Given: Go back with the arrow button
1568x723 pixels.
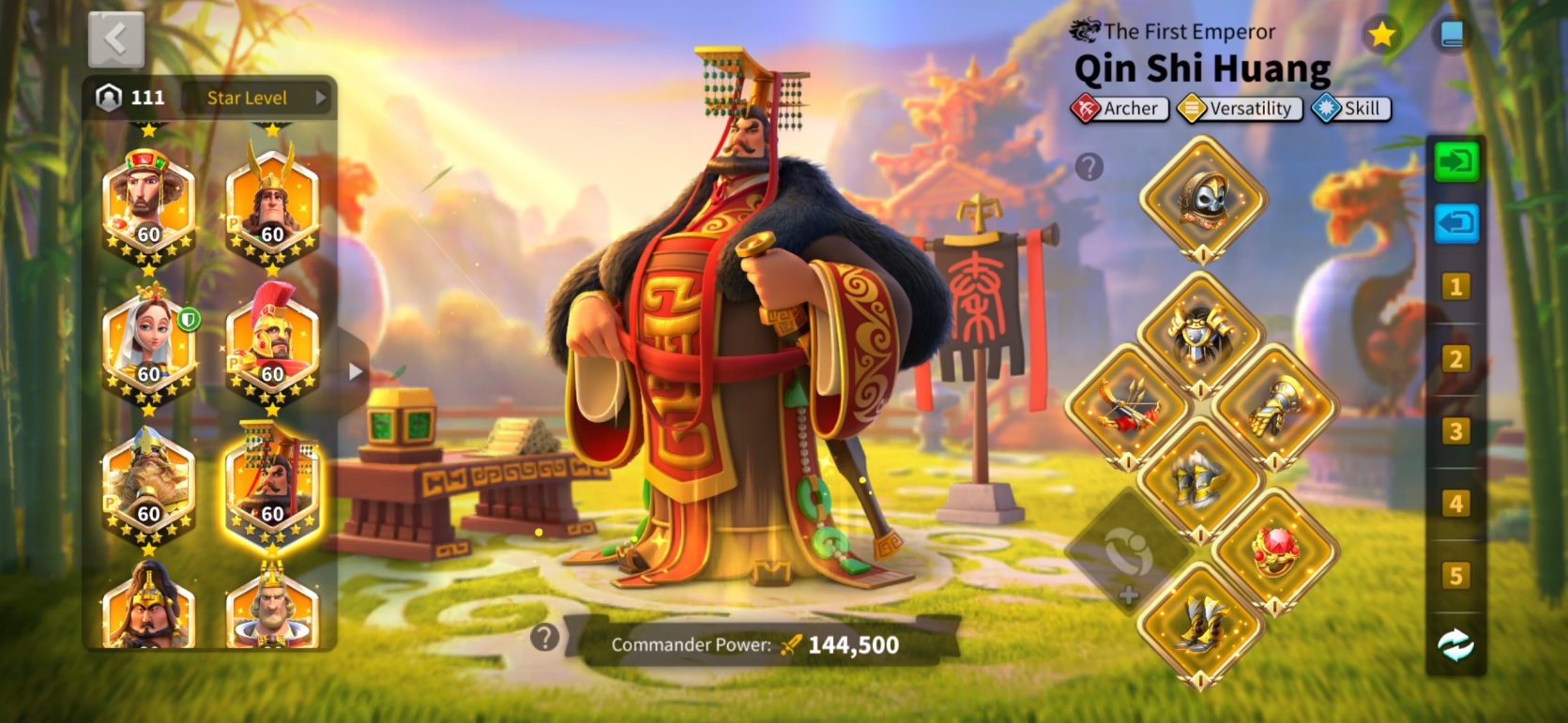Looking at the screenshot, I should click(116, 39).
